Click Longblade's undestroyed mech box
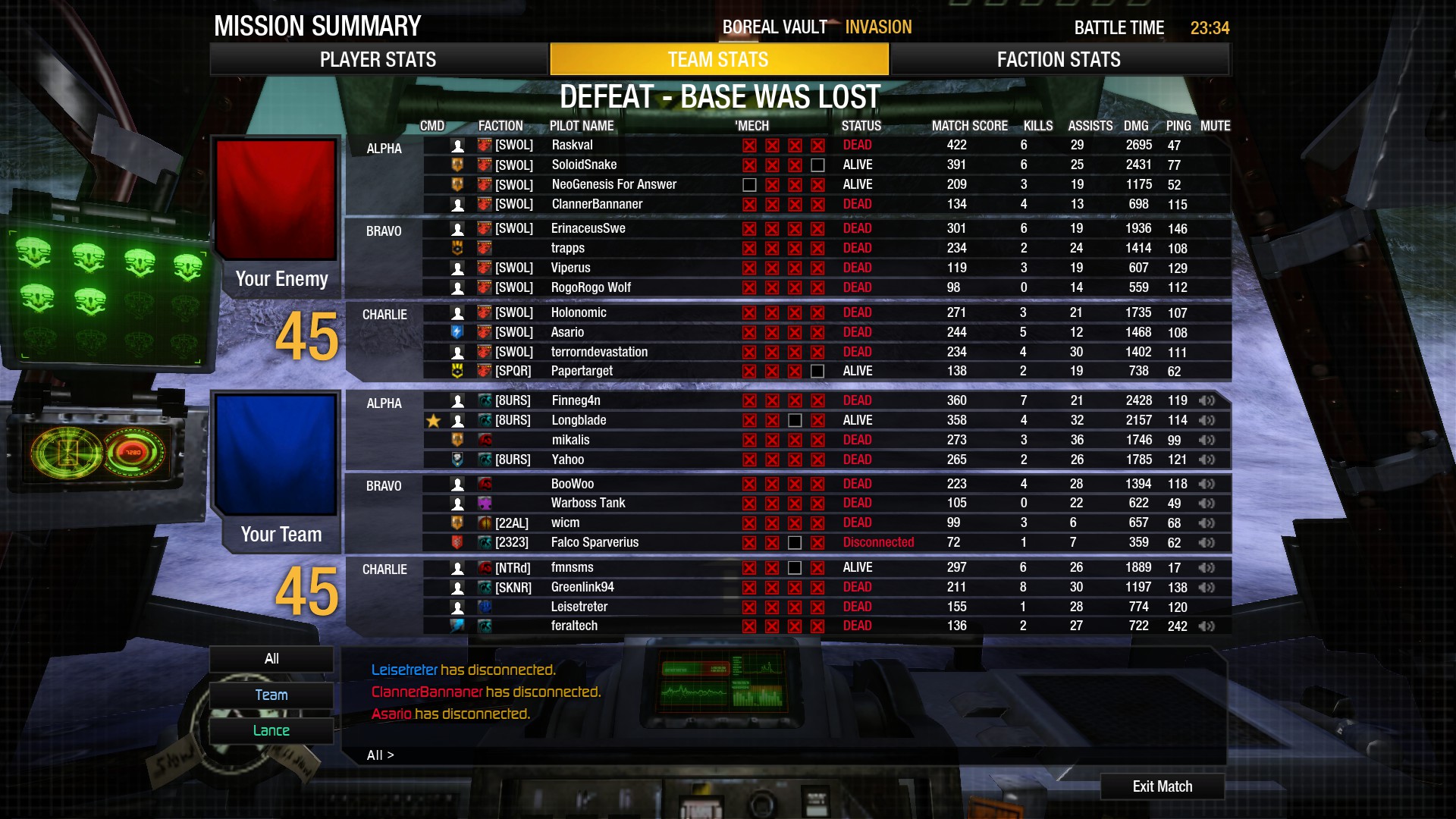The image size is (1456, 819). pyautogui.click(x=795, y=419)
